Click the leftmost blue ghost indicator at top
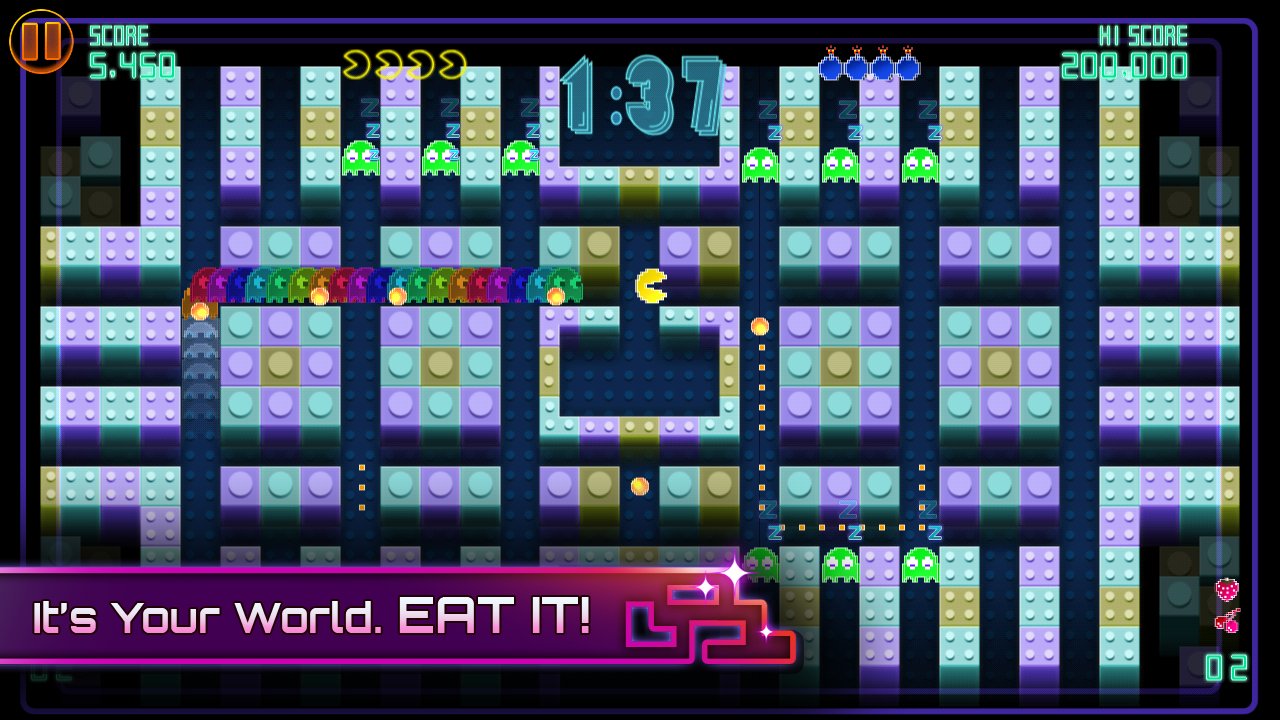This screenshot has height=720, width=1280. pyautogui.click(x=830, y=68)
